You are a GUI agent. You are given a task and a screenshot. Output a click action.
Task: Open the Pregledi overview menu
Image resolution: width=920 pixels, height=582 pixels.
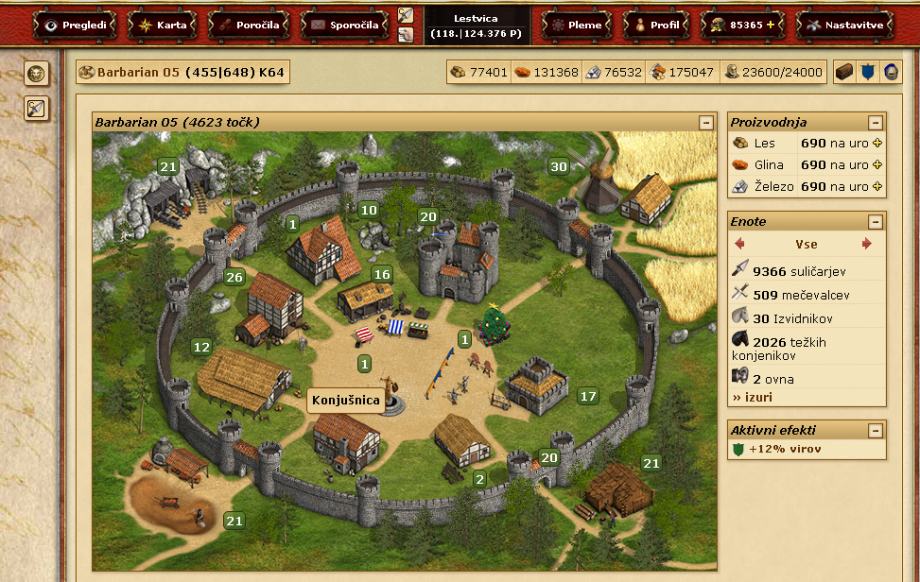[x=75, y=25]
